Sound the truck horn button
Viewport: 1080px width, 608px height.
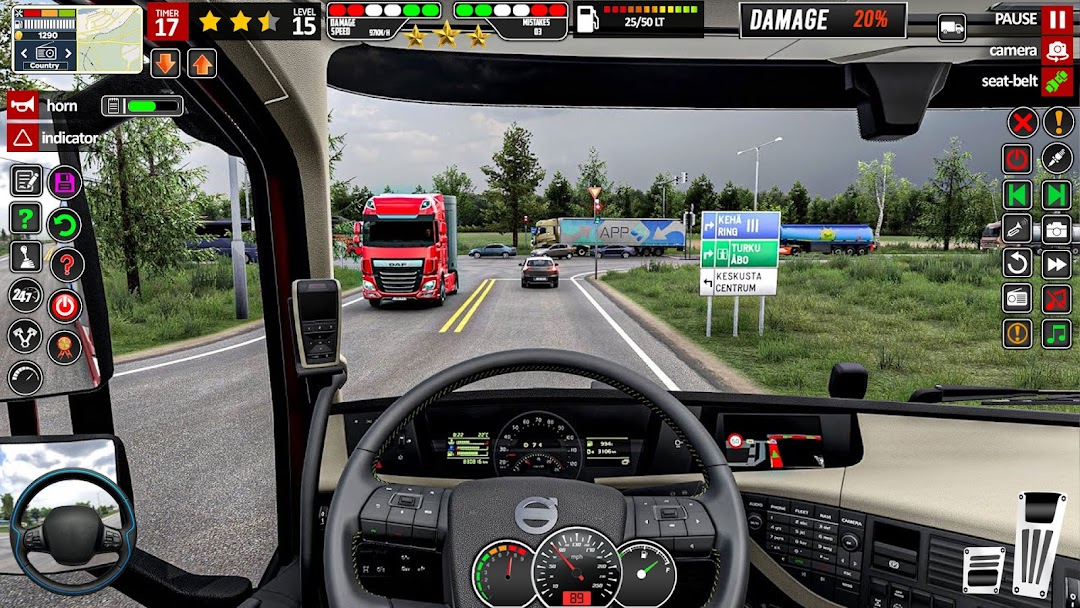coord(23,105)
